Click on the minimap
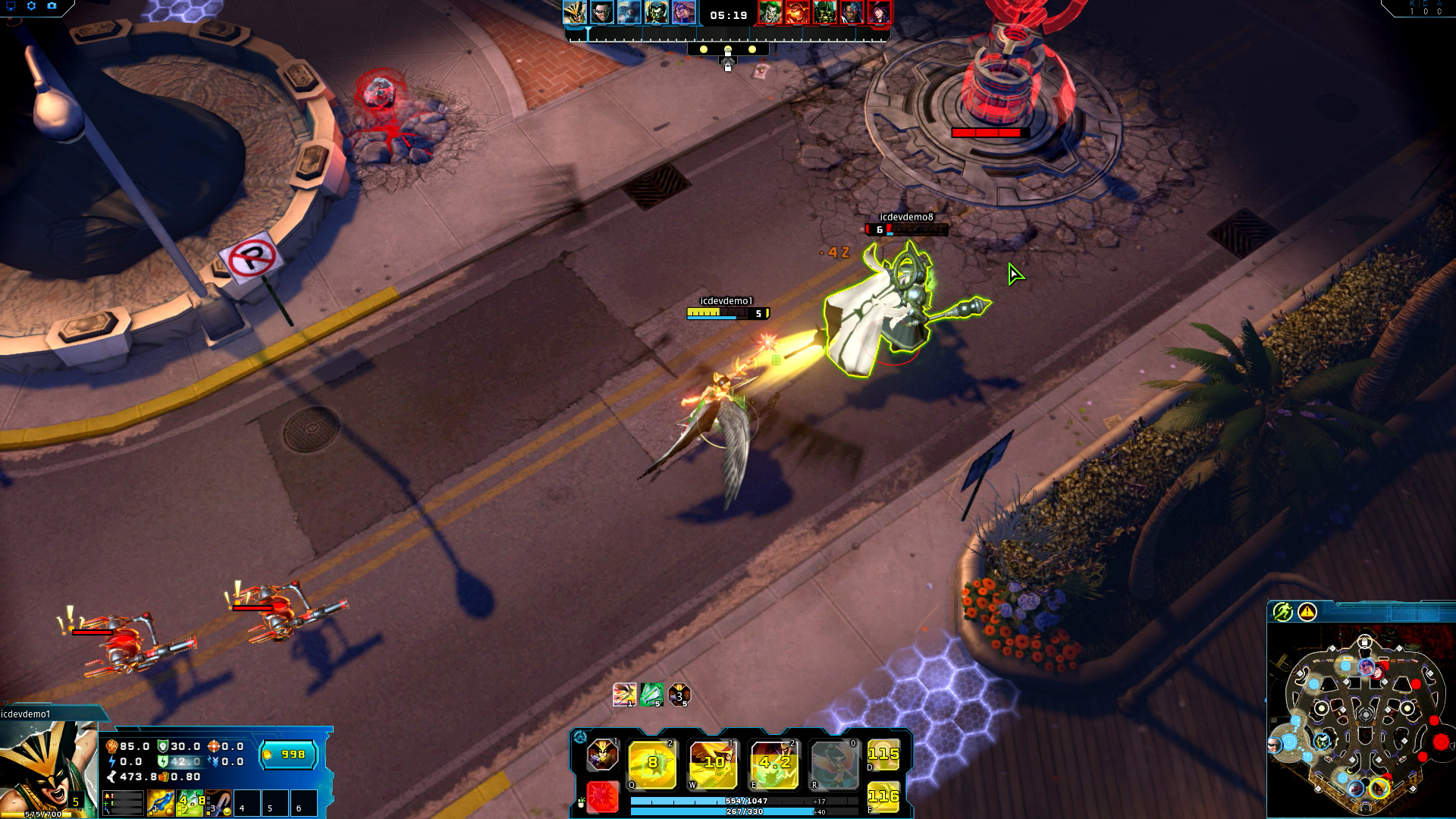Viewport: 1456px width, 819px height. (1361, 720)
